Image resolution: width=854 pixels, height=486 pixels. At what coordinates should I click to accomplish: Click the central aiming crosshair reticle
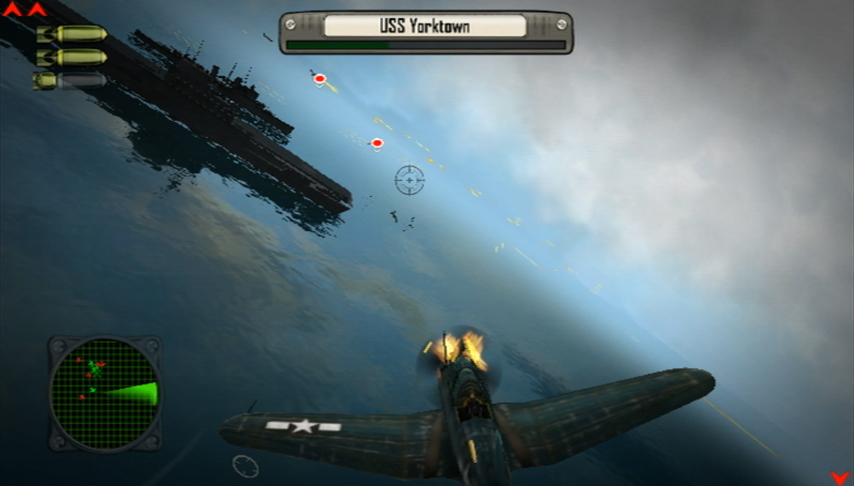[x=409, y=180]
